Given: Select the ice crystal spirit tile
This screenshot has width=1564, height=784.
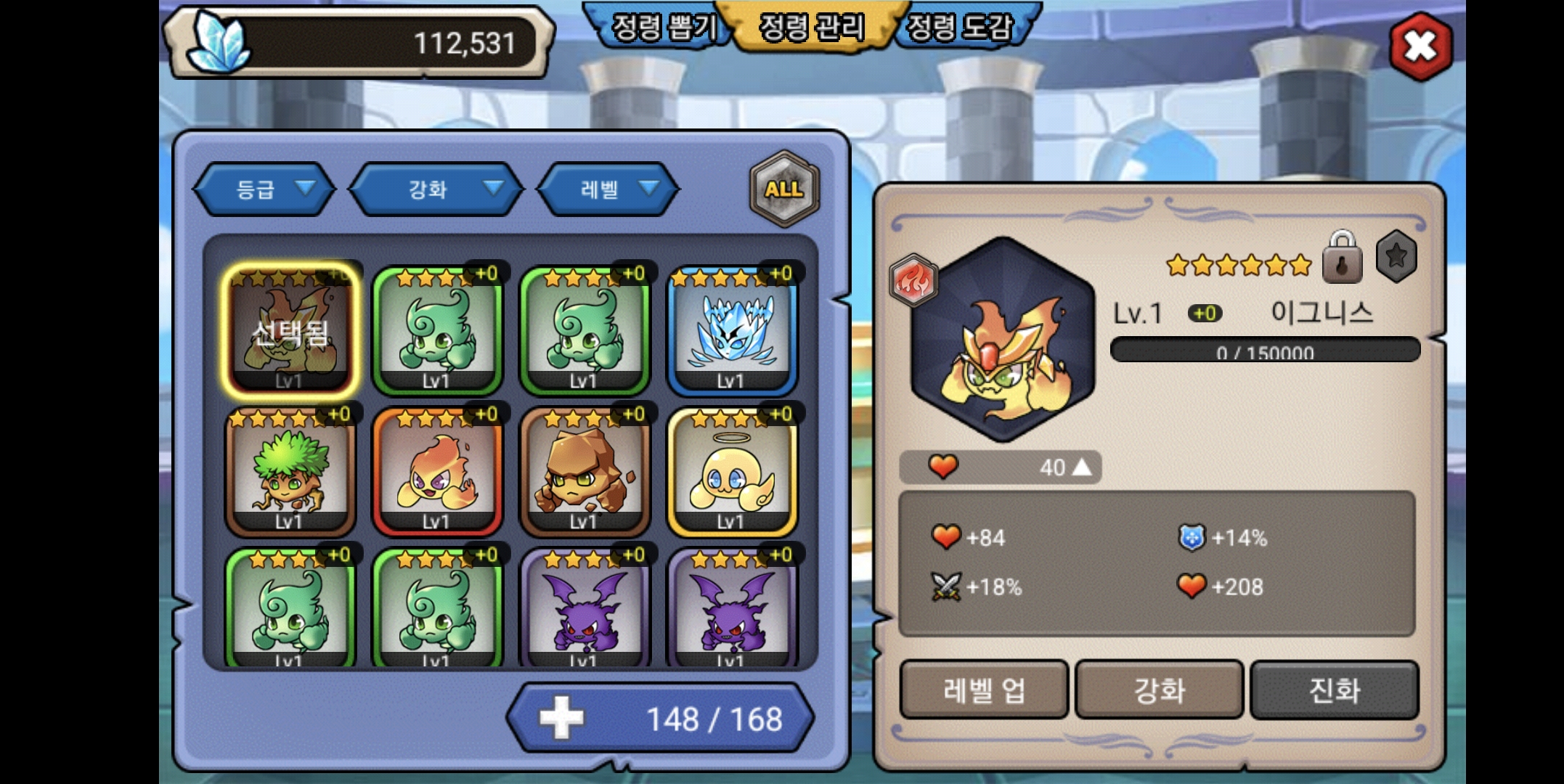Looking at the screenshot, I should pyautogui.click(x=732, y=331).
